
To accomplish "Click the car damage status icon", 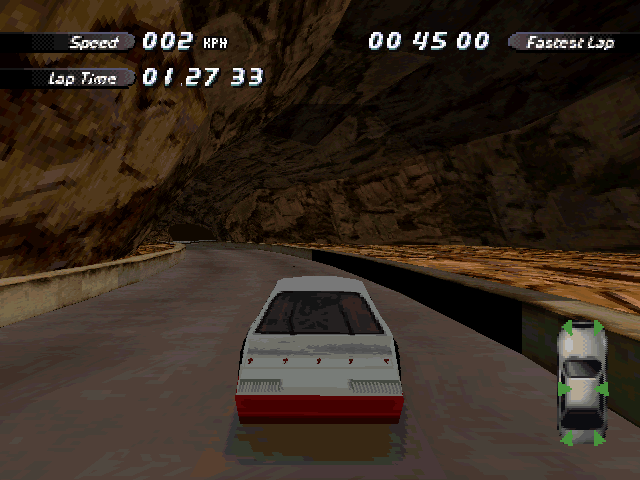I will 582,383.
